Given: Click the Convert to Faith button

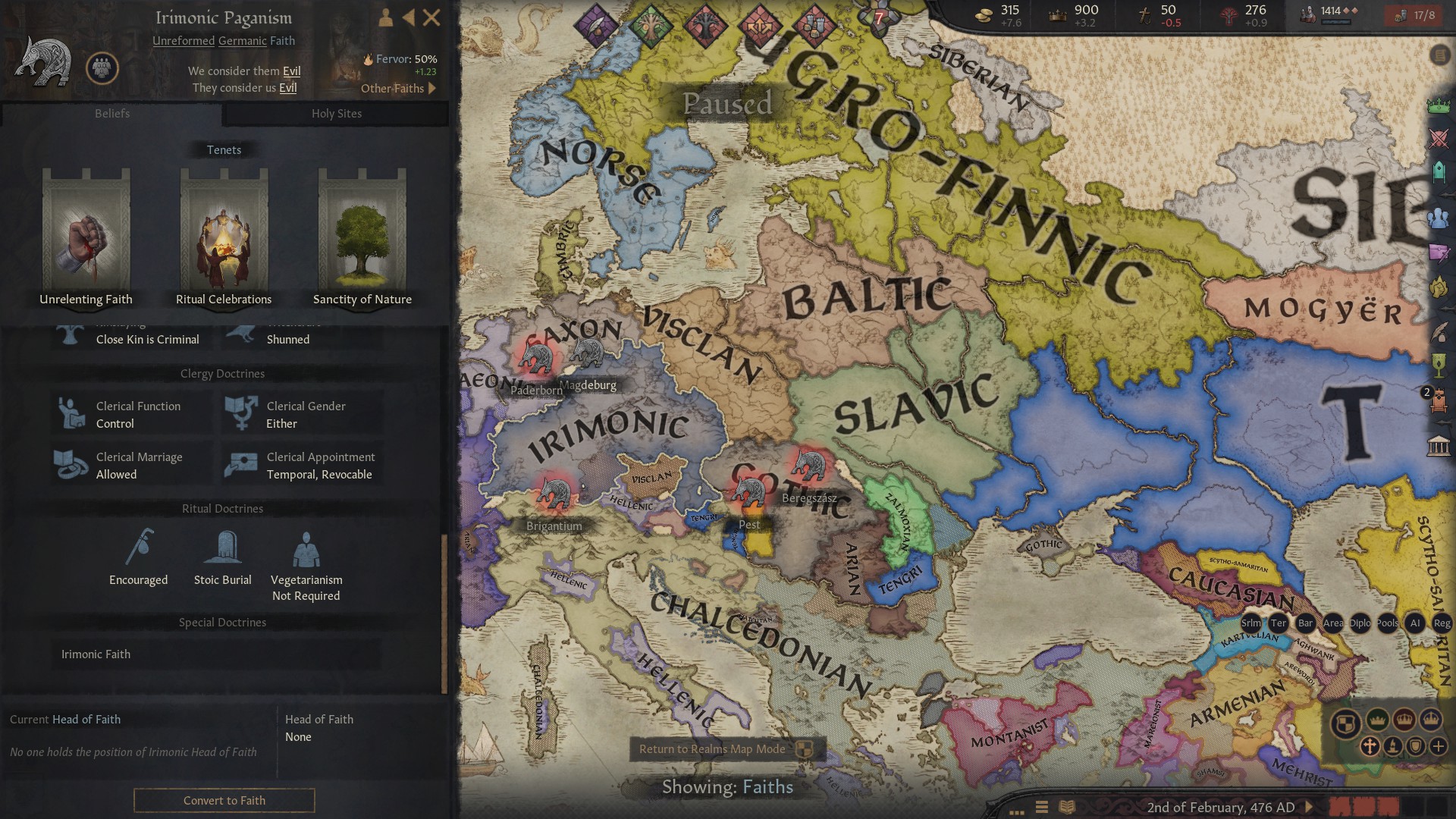Looking at the screenshot, I should (223, 800).
